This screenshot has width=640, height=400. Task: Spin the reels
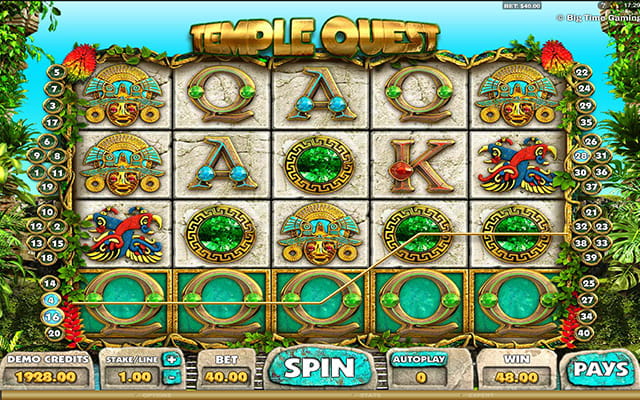(318, 367)
